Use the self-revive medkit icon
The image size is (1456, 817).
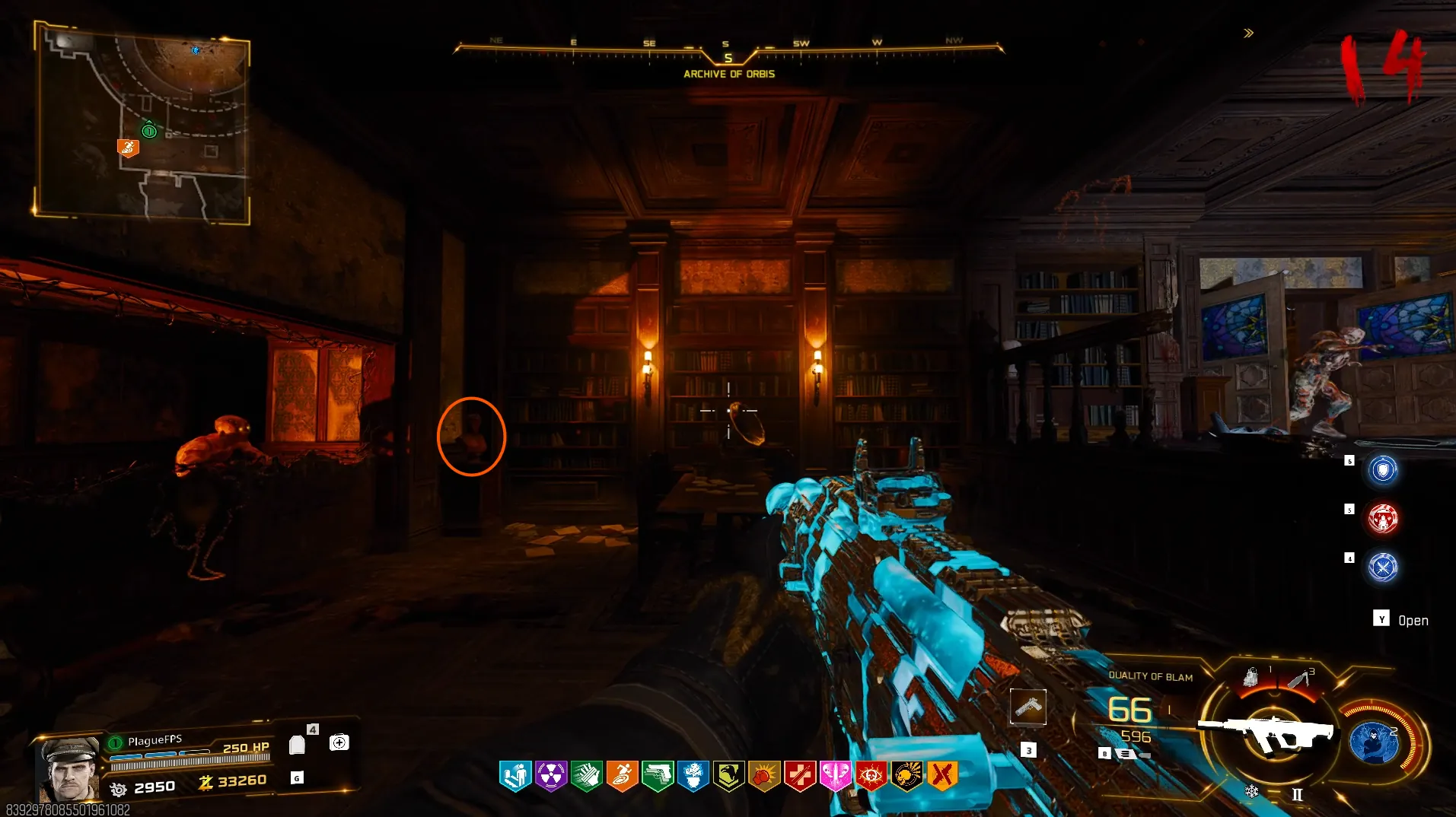point(339,742)
